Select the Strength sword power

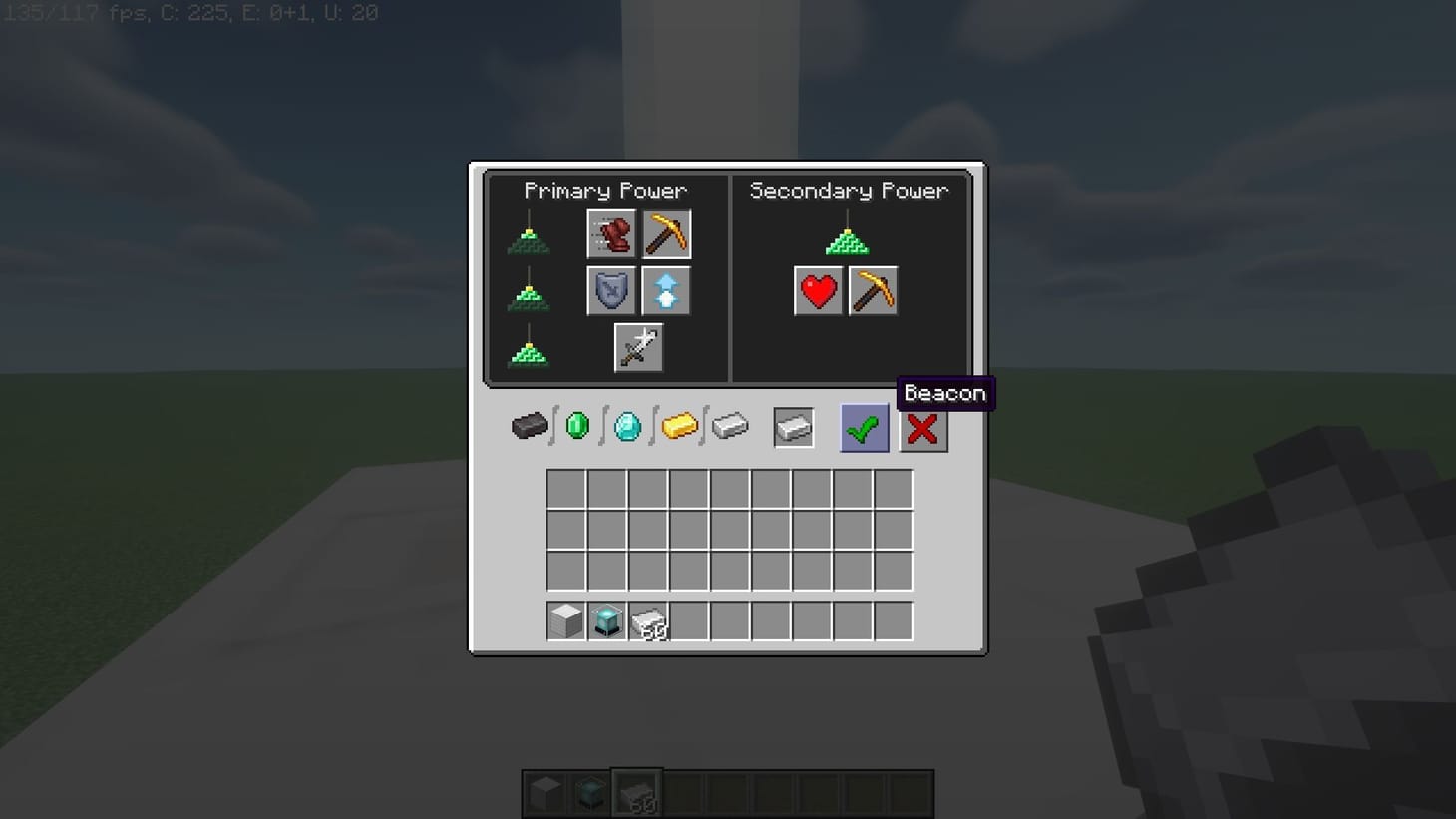(x=638, y=347)
